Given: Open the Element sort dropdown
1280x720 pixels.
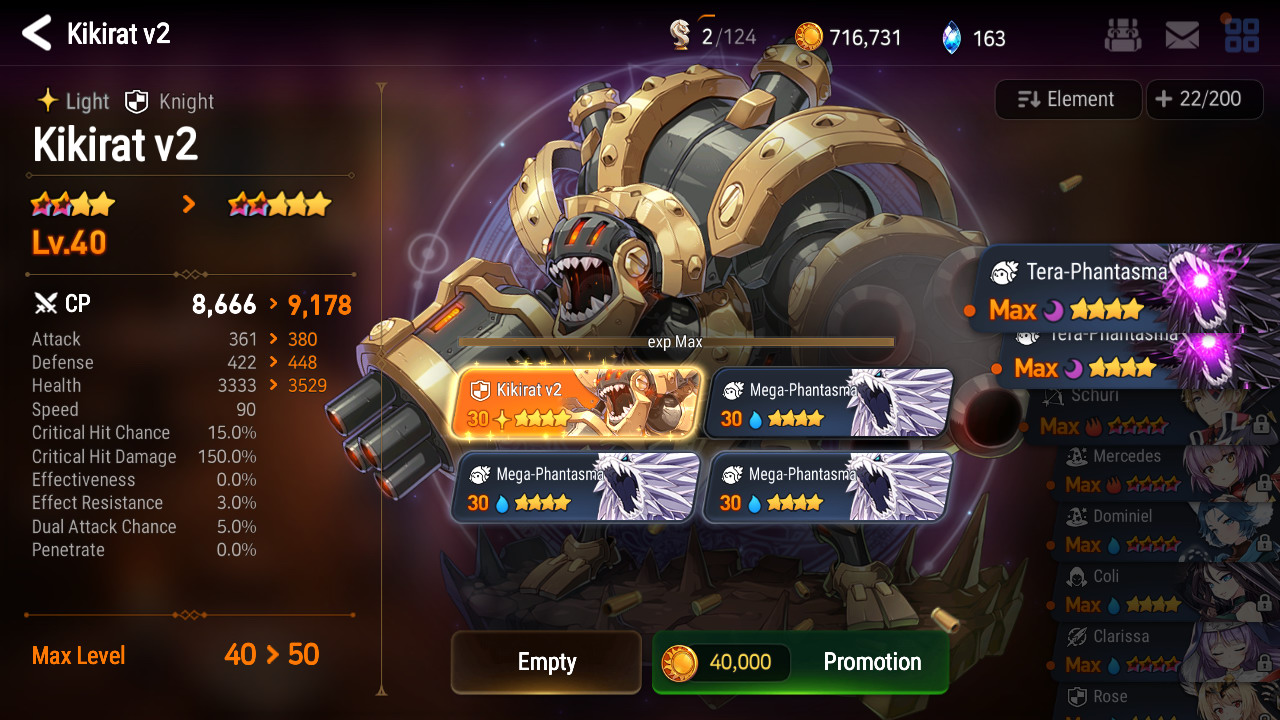Looking at the screenshot, I should 1067,99.
